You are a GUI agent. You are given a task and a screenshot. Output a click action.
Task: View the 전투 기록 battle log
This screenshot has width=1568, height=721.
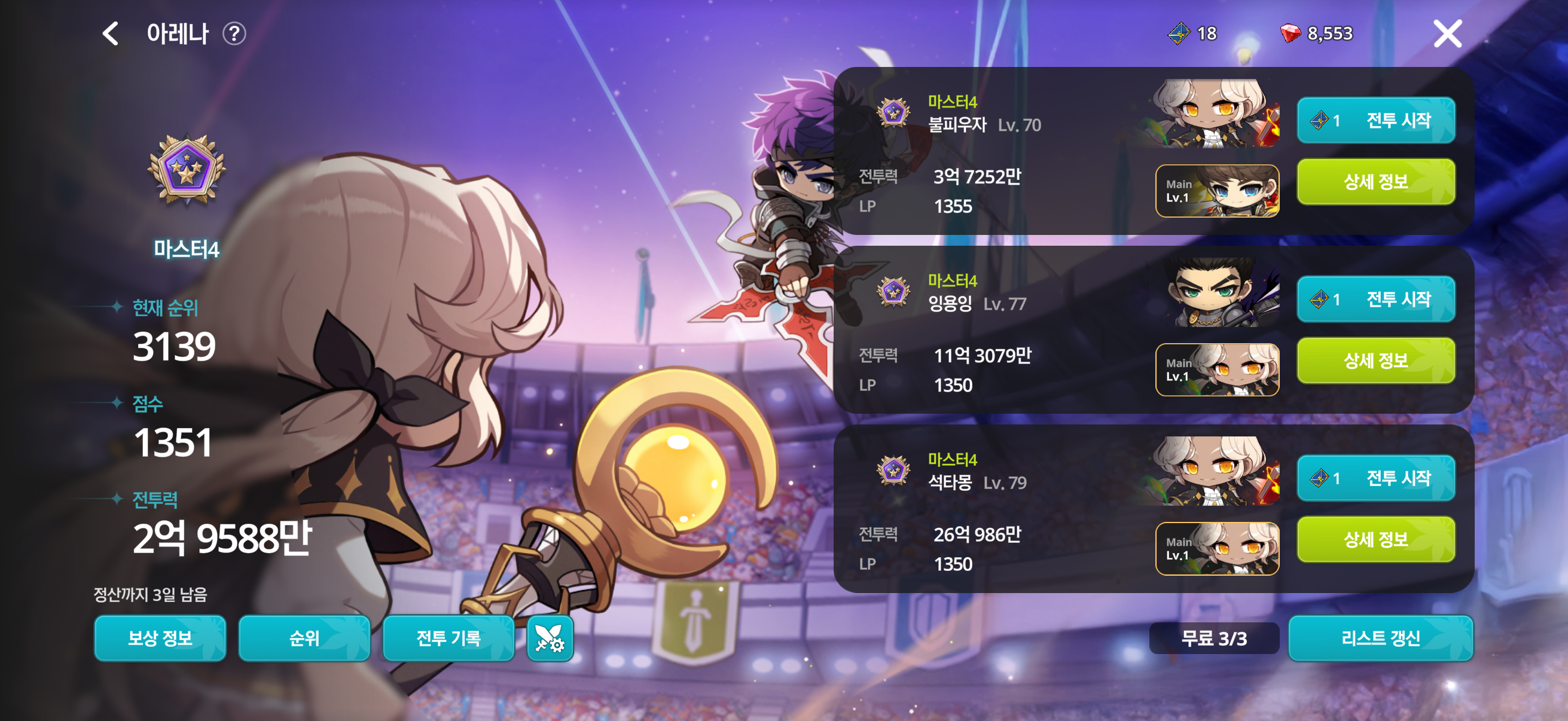[x=449, y=638]
